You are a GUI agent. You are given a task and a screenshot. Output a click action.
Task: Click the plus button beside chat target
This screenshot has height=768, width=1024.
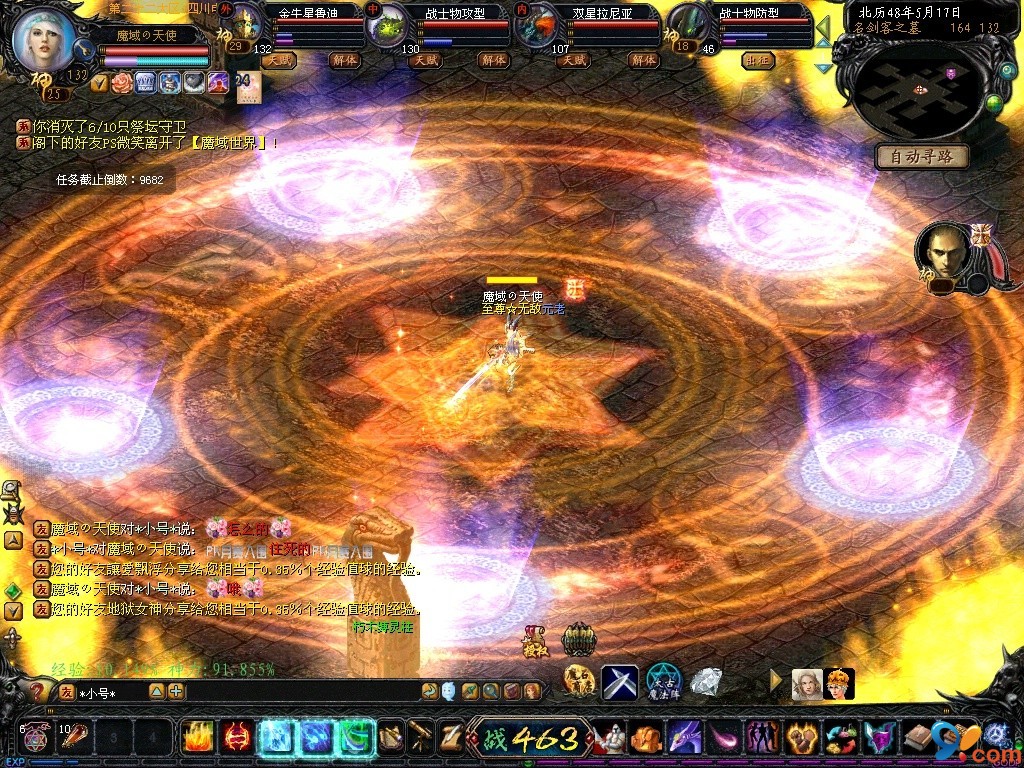(x=176, y=691)
